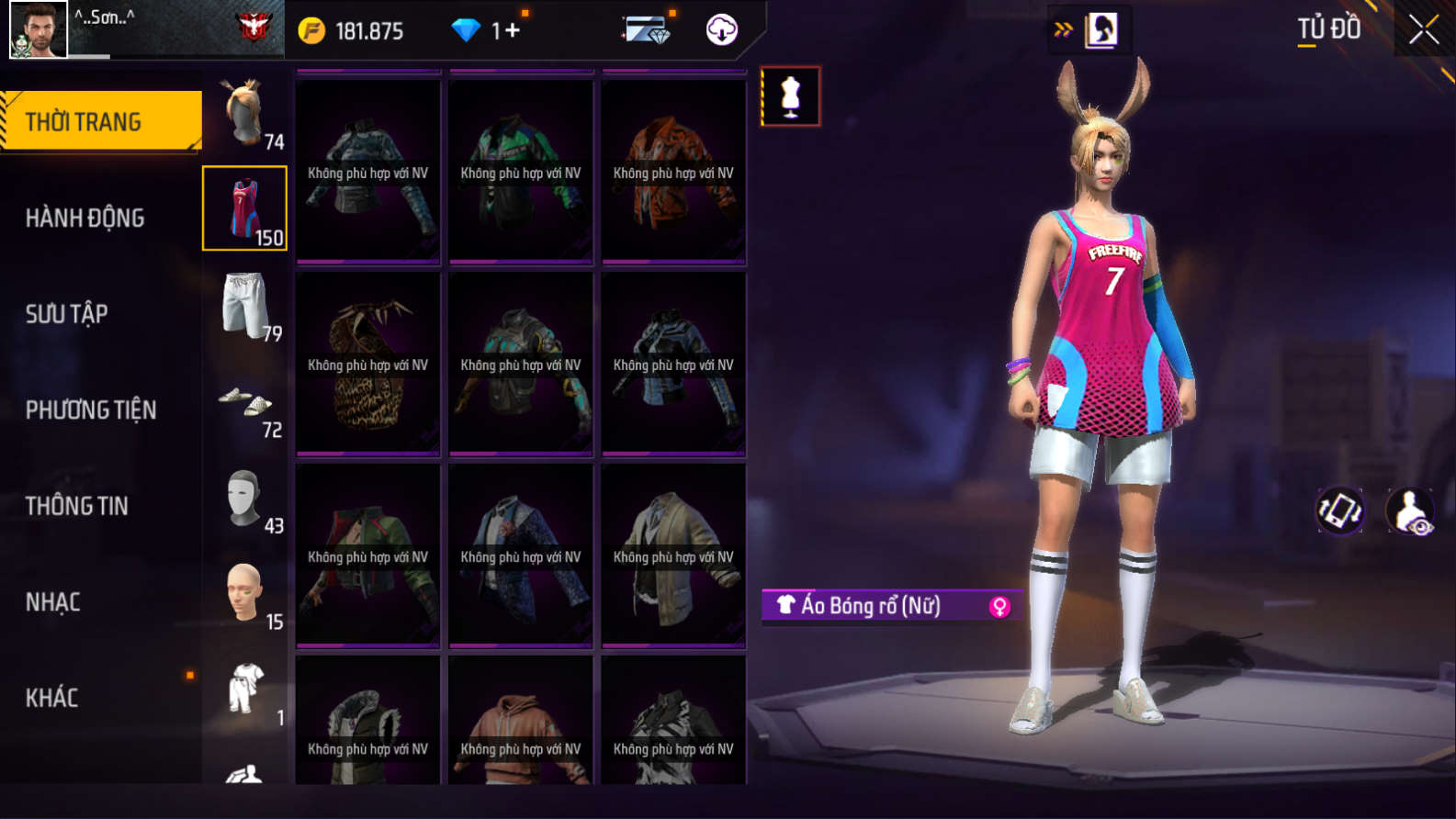Select the basketball jersey tops subcategory
Image resolution: width=1456 pixels, height=819 pixels.
pos(244,208)
